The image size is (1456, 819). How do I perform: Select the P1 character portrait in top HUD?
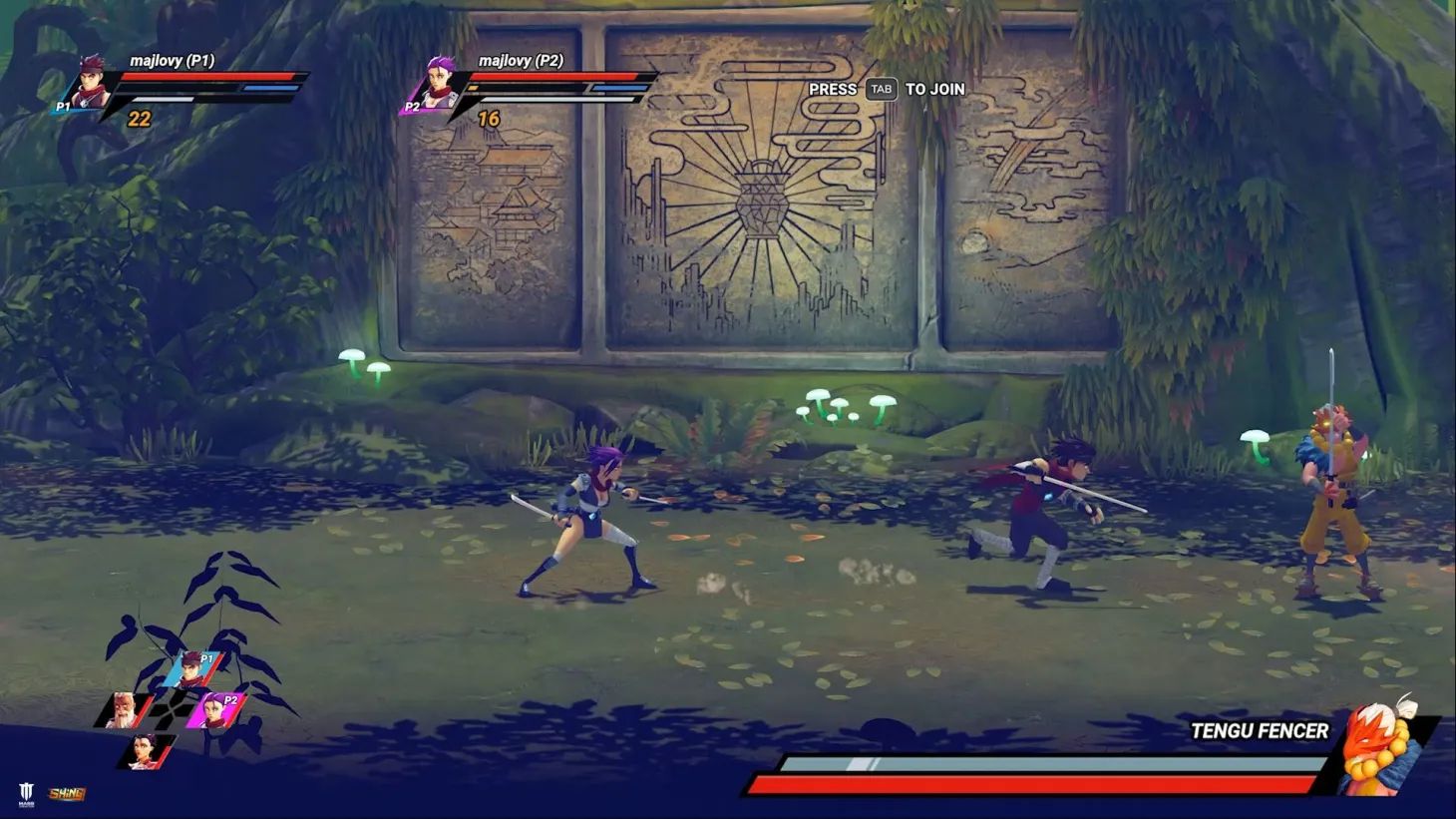pyautogui.click(x=90, y=84)
